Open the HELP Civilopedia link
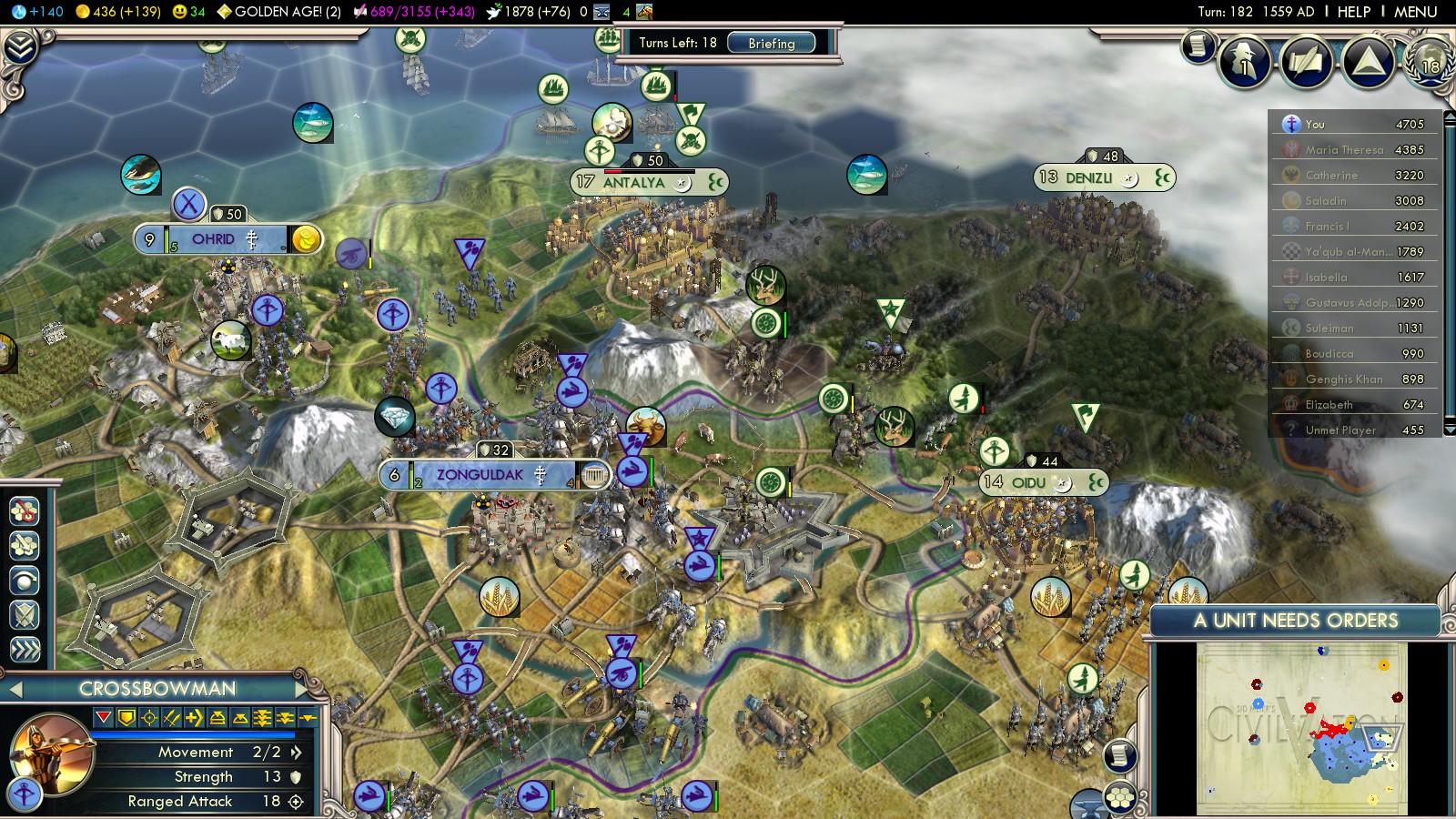 pos(1353,12)
